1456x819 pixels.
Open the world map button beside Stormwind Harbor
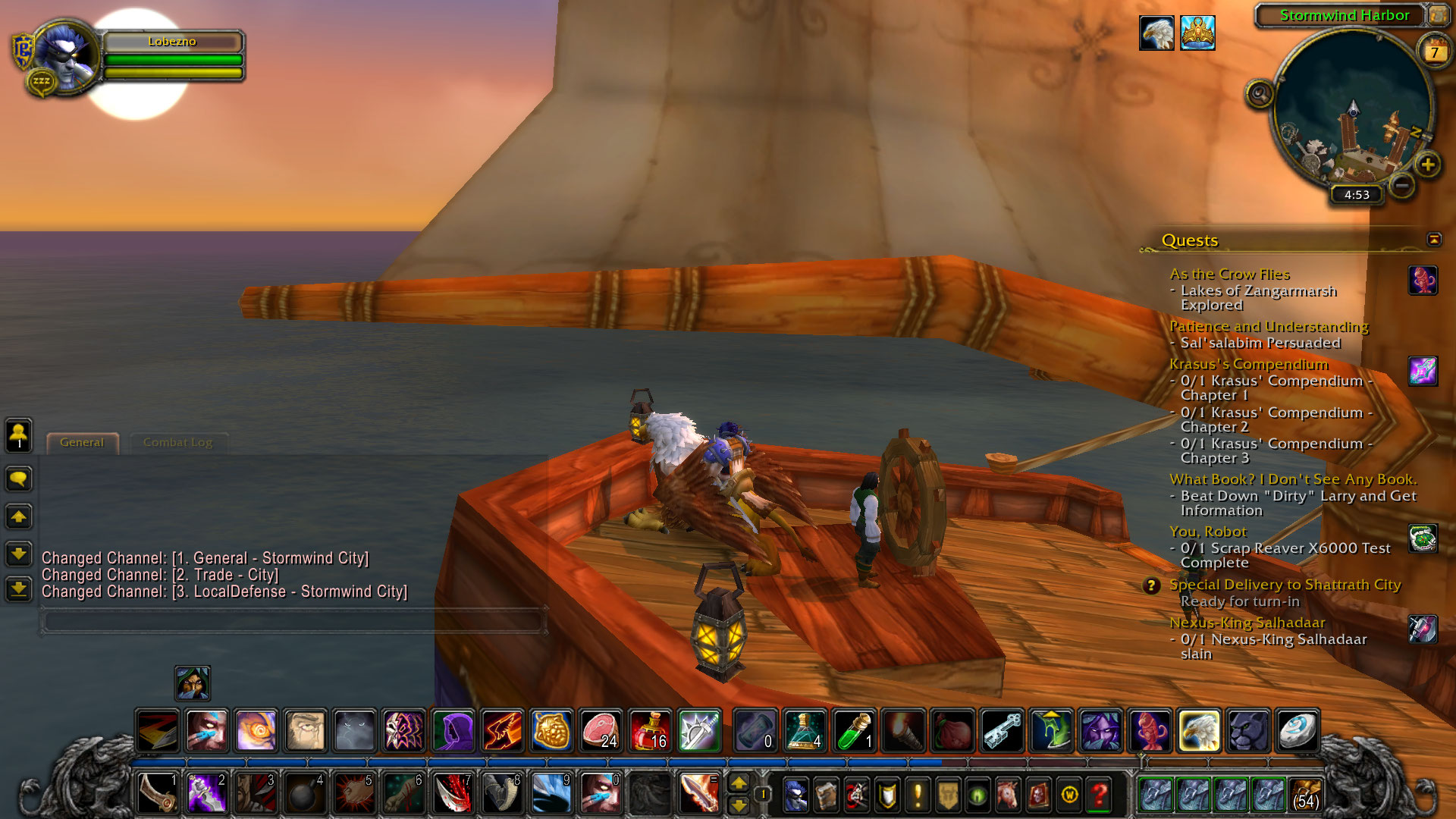pos(1438,15)
